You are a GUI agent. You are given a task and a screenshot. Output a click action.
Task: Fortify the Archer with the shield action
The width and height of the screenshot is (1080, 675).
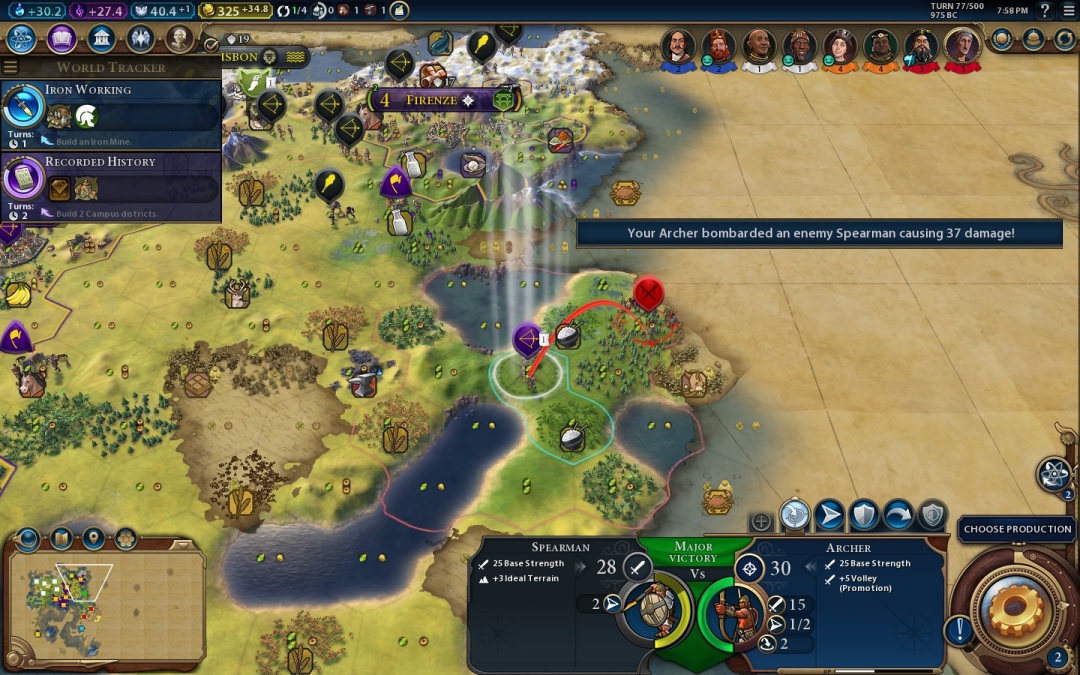[x=863, y=515]
